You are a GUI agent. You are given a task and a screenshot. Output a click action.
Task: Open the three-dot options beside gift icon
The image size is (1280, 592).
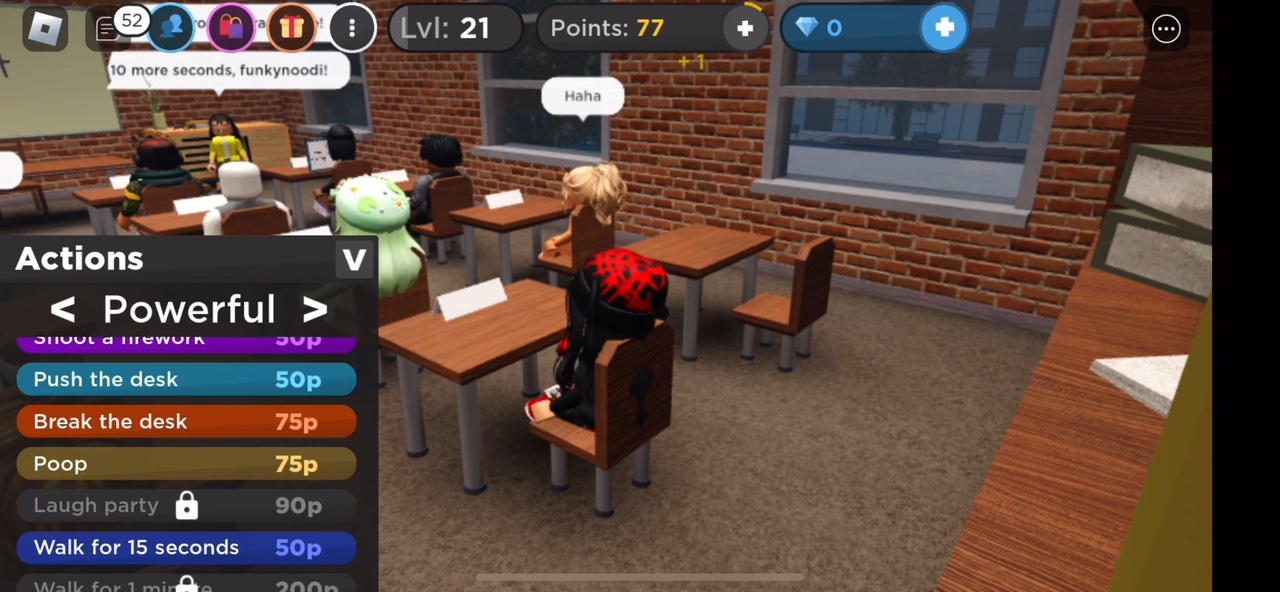[352, 28]
